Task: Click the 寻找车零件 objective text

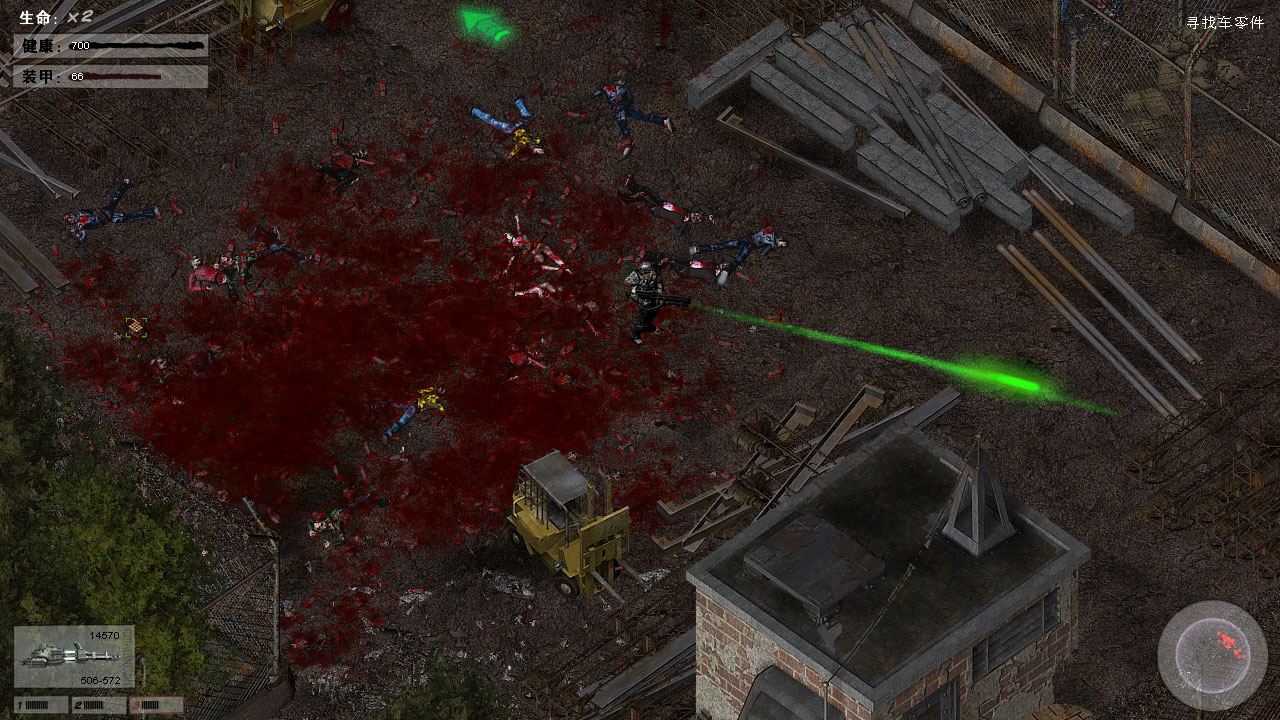Action: coord(1225,22)
